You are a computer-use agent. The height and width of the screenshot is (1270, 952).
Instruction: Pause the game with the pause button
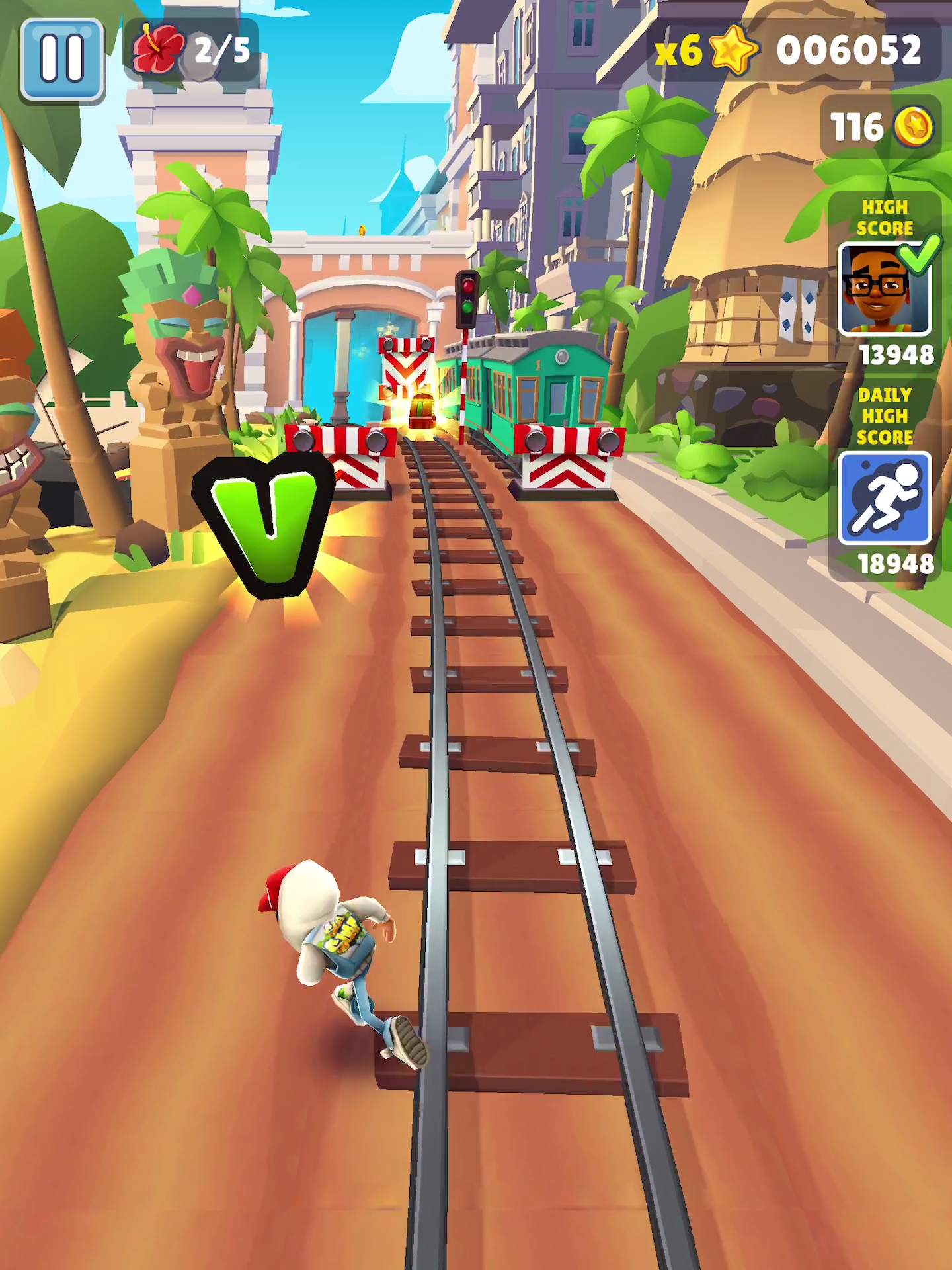[x=61, y=60]
